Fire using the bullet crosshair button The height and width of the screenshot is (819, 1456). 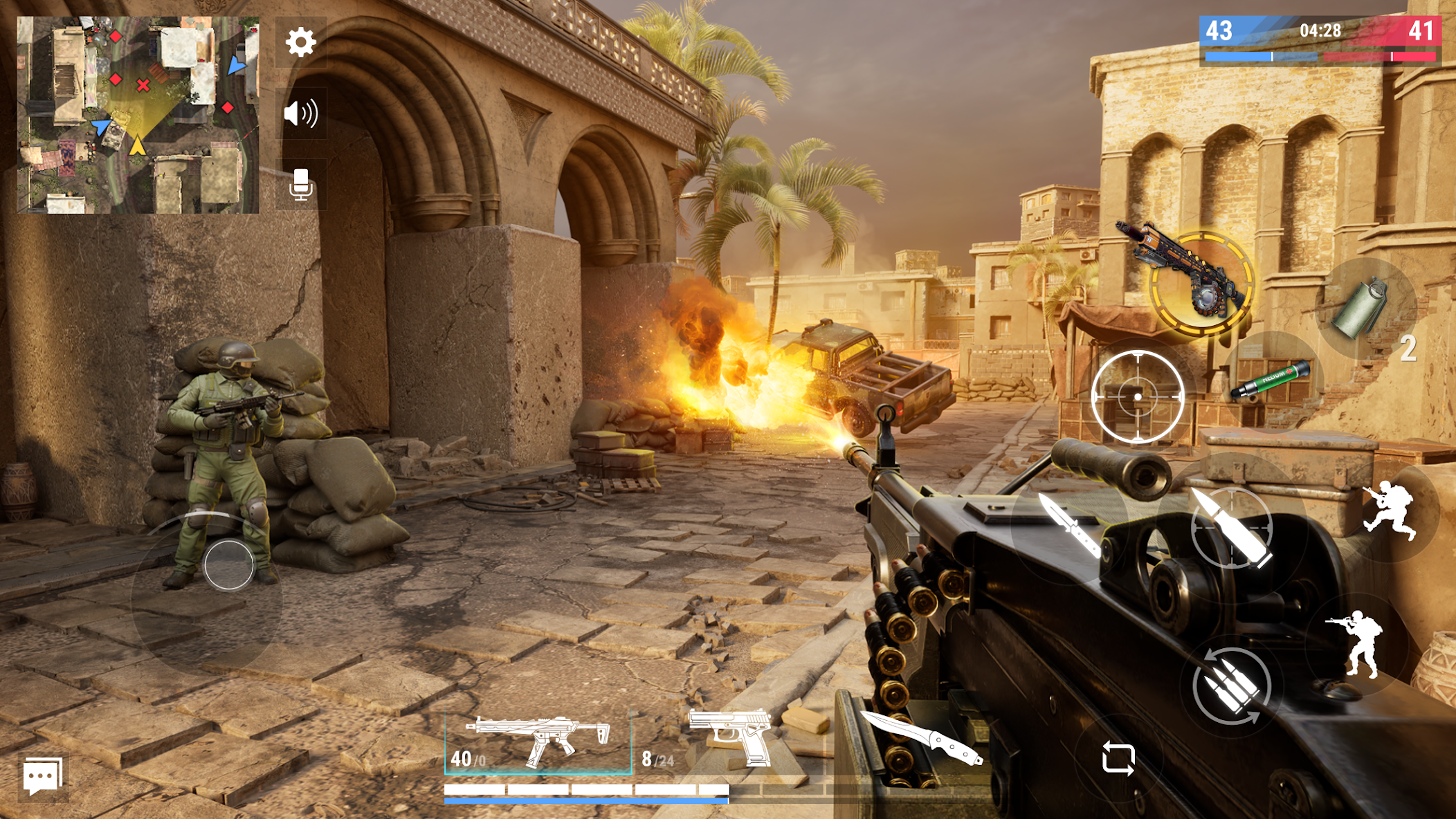[x=1232, y=527]
